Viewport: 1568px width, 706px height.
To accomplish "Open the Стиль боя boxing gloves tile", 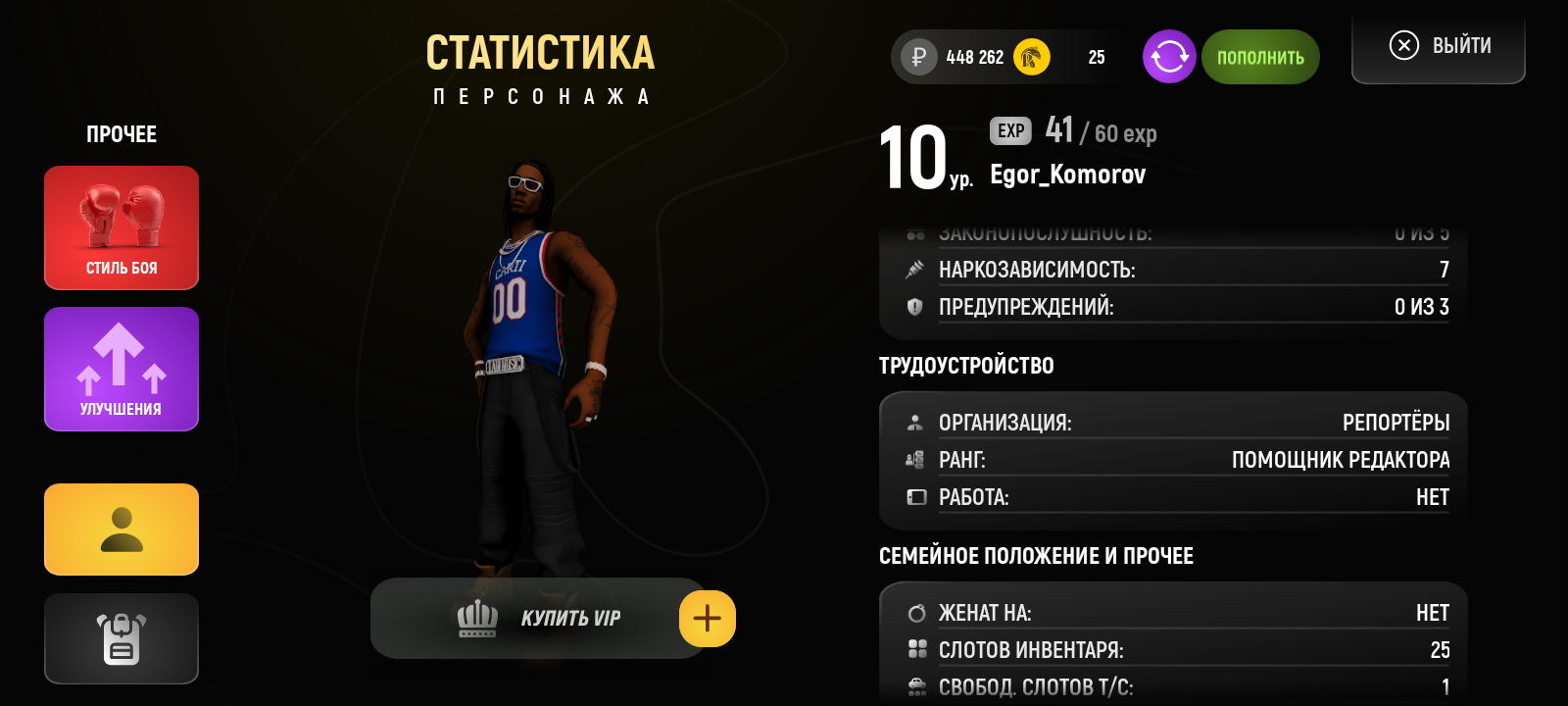I will (x=122, y=227).
